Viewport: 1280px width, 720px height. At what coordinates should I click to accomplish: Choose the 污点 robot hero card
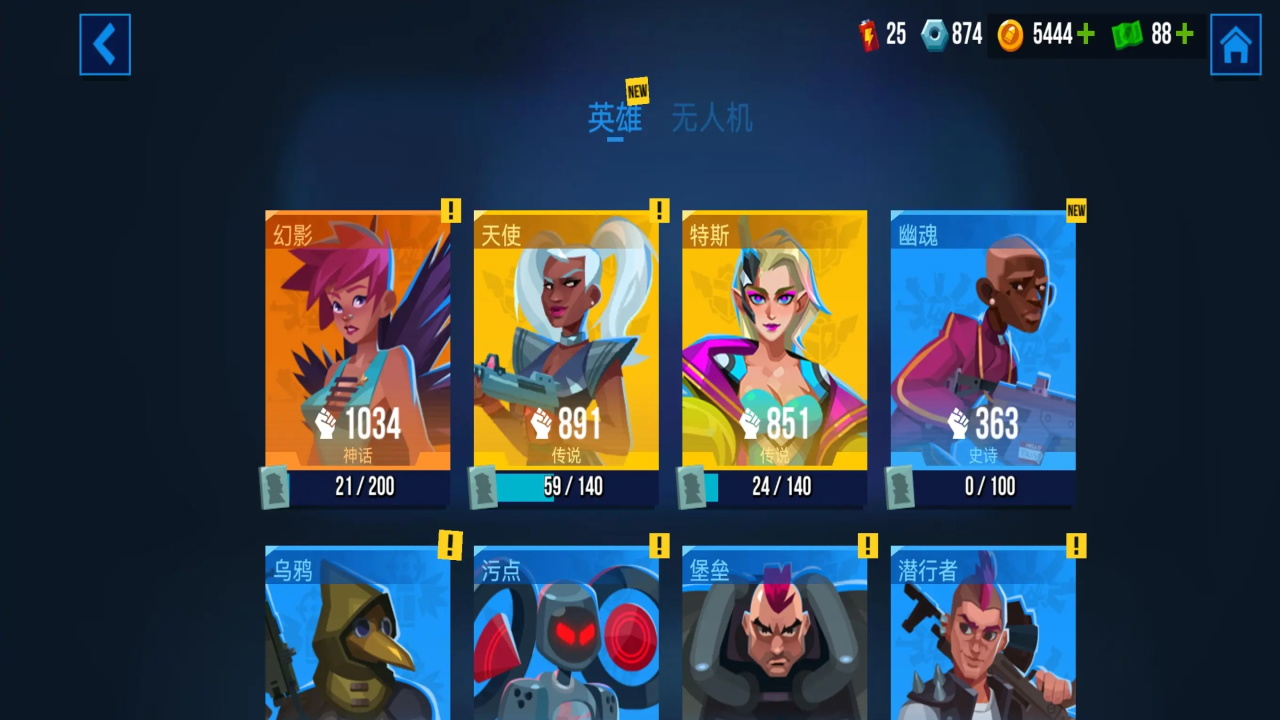(566, 635)
